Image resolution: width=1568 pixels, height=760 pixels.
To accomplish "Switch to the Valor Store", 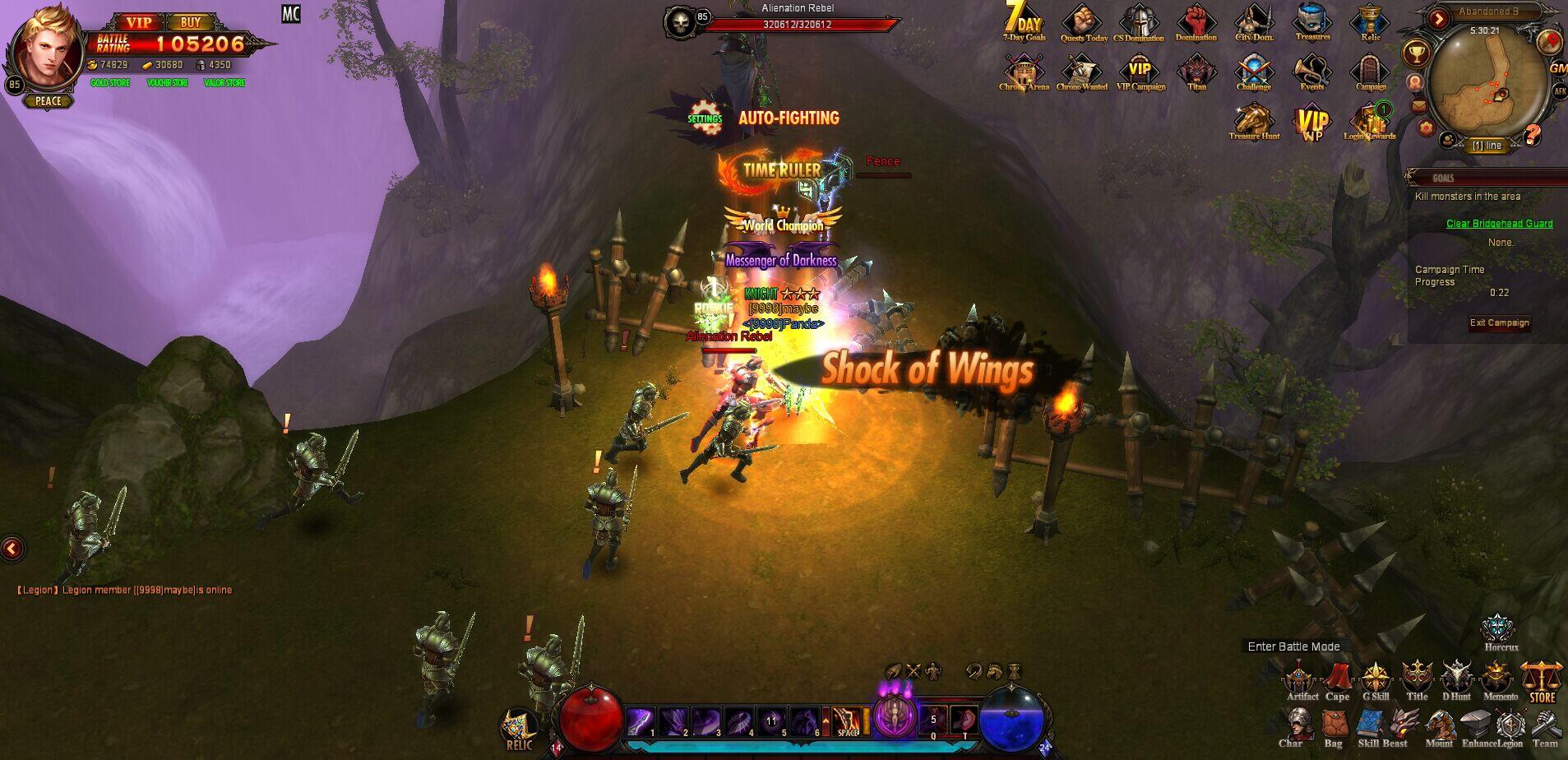I will tap(225, 82).
